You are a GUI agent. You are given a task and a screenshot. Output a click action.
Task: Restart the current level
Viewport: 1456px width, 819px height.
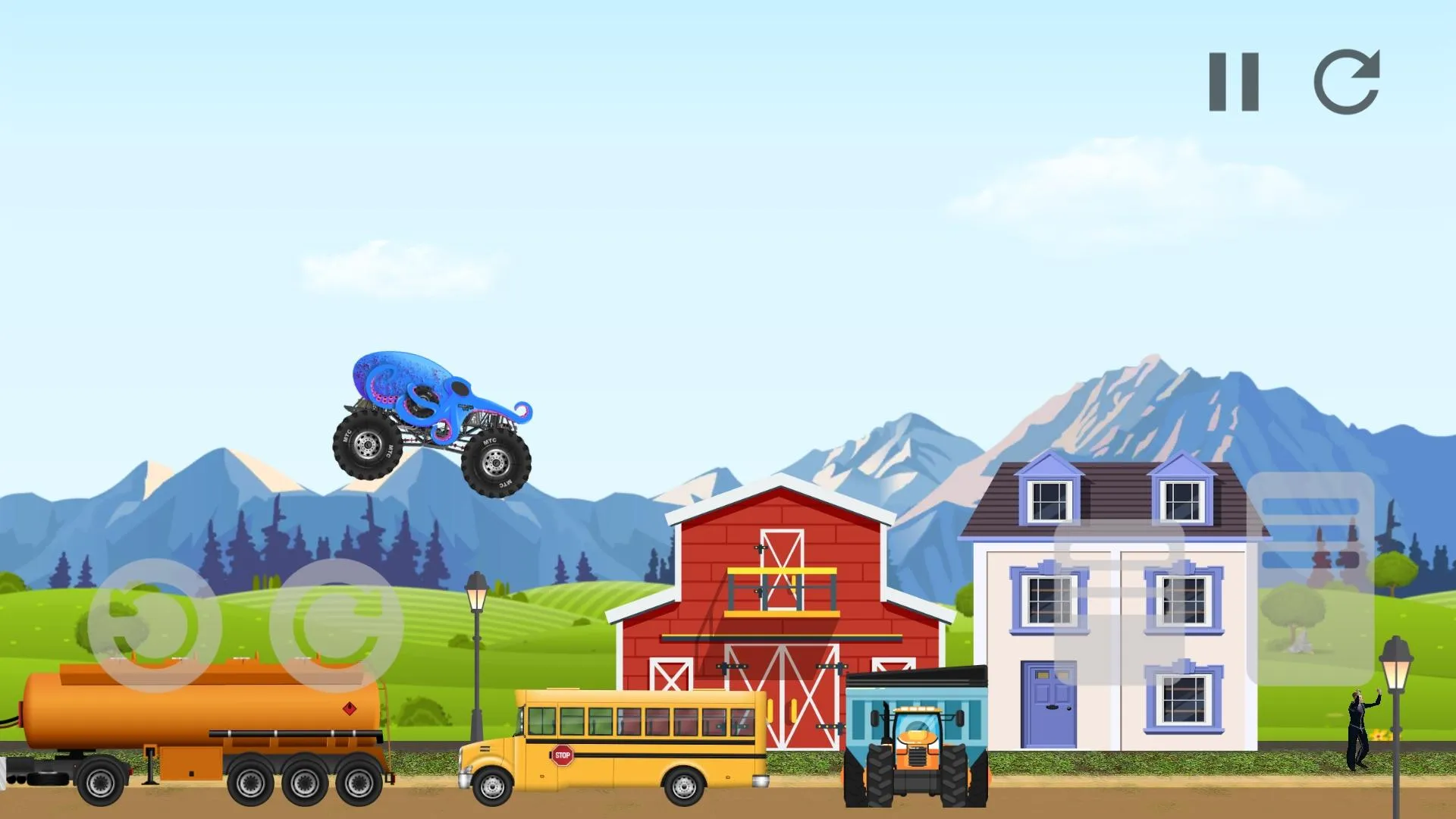tap(1348, 83)
